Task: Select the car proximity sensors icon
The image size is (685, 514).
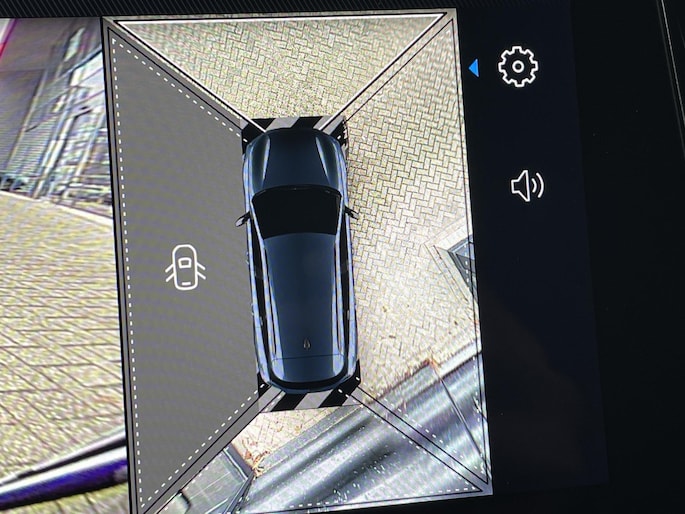Action: 184,268
